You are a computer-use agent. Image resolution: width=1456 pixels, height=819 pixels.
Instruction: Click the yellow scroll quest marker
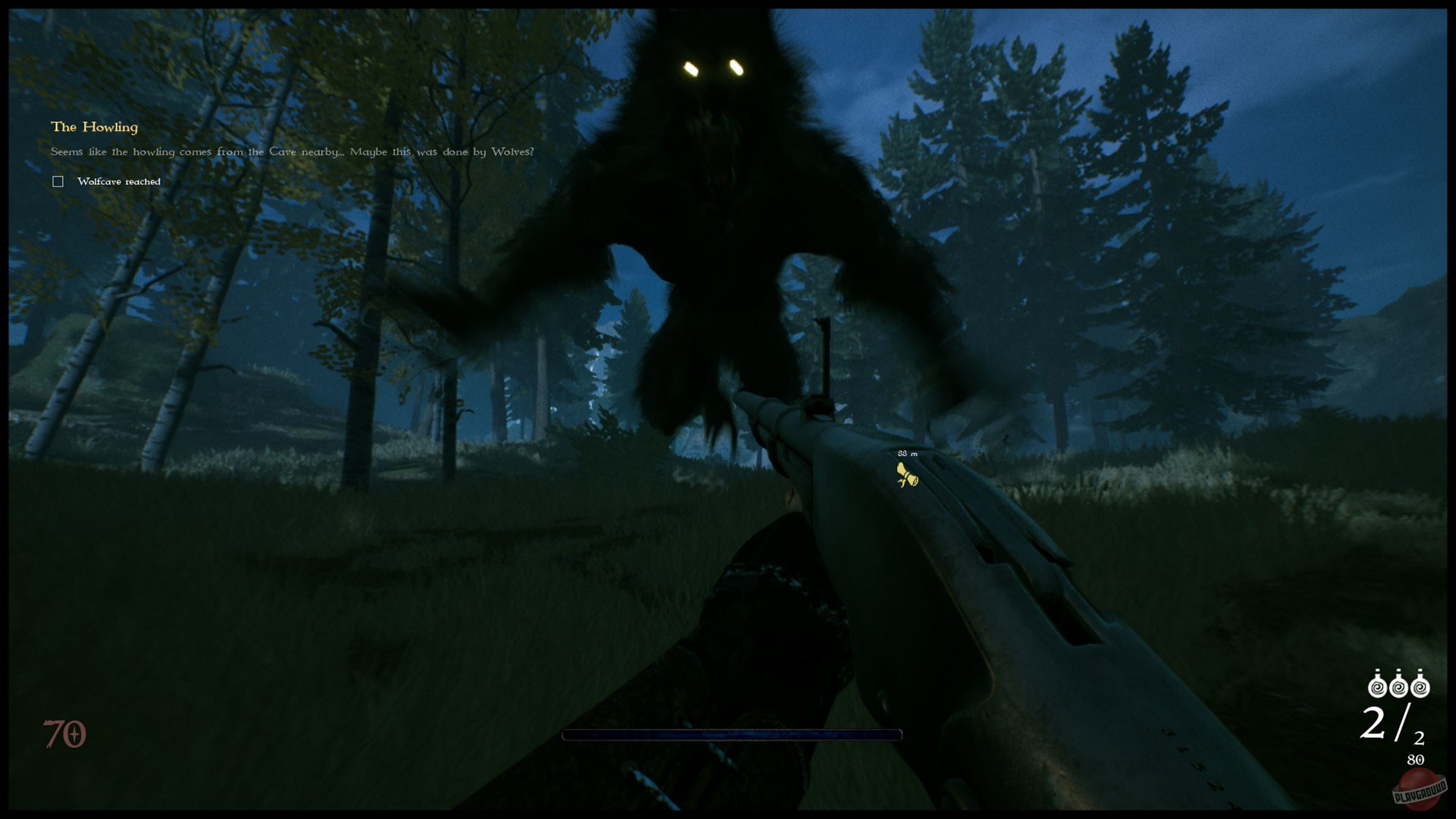click(908, 478)
